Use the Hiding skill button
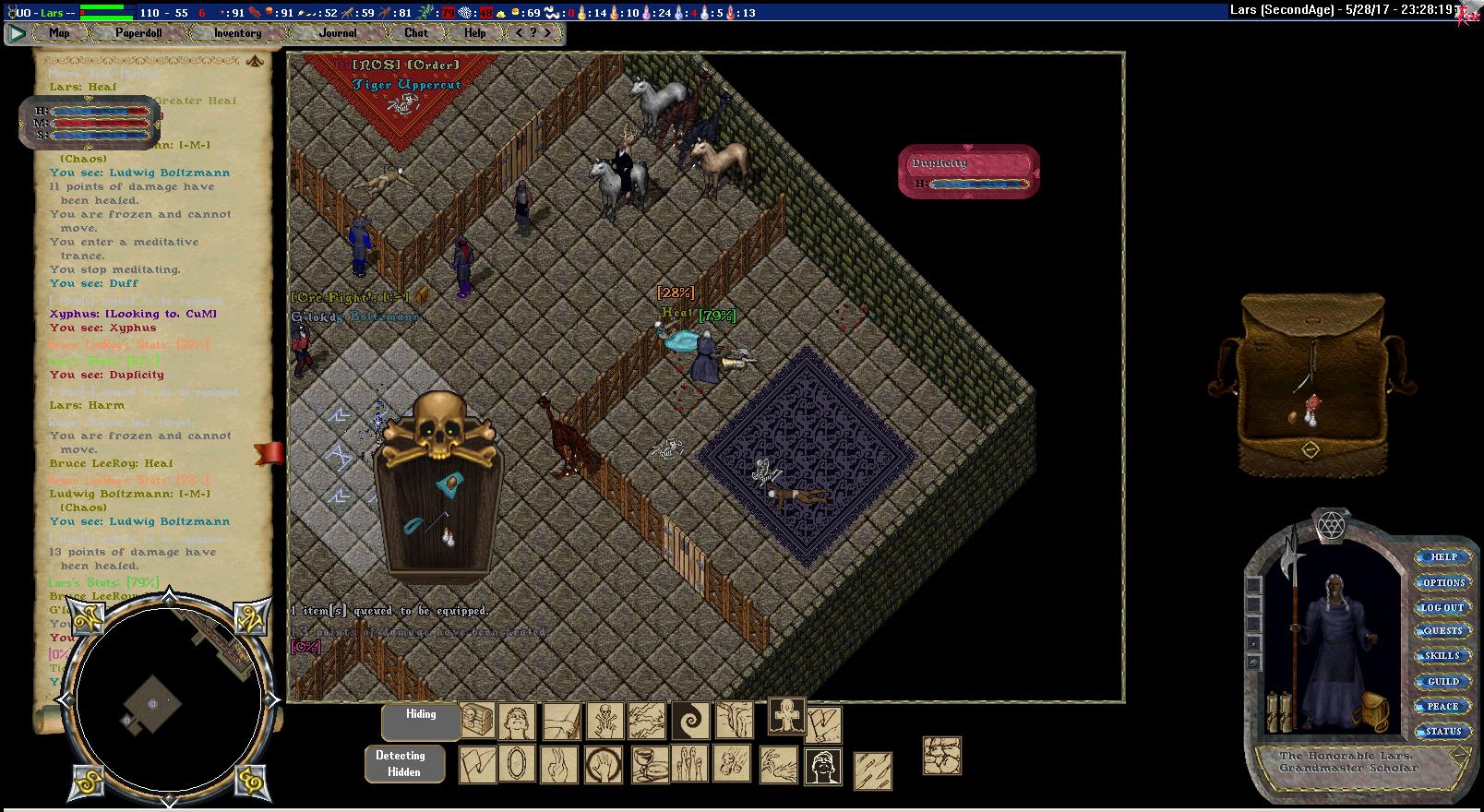 pyautogui.click(x=421, y=721)
